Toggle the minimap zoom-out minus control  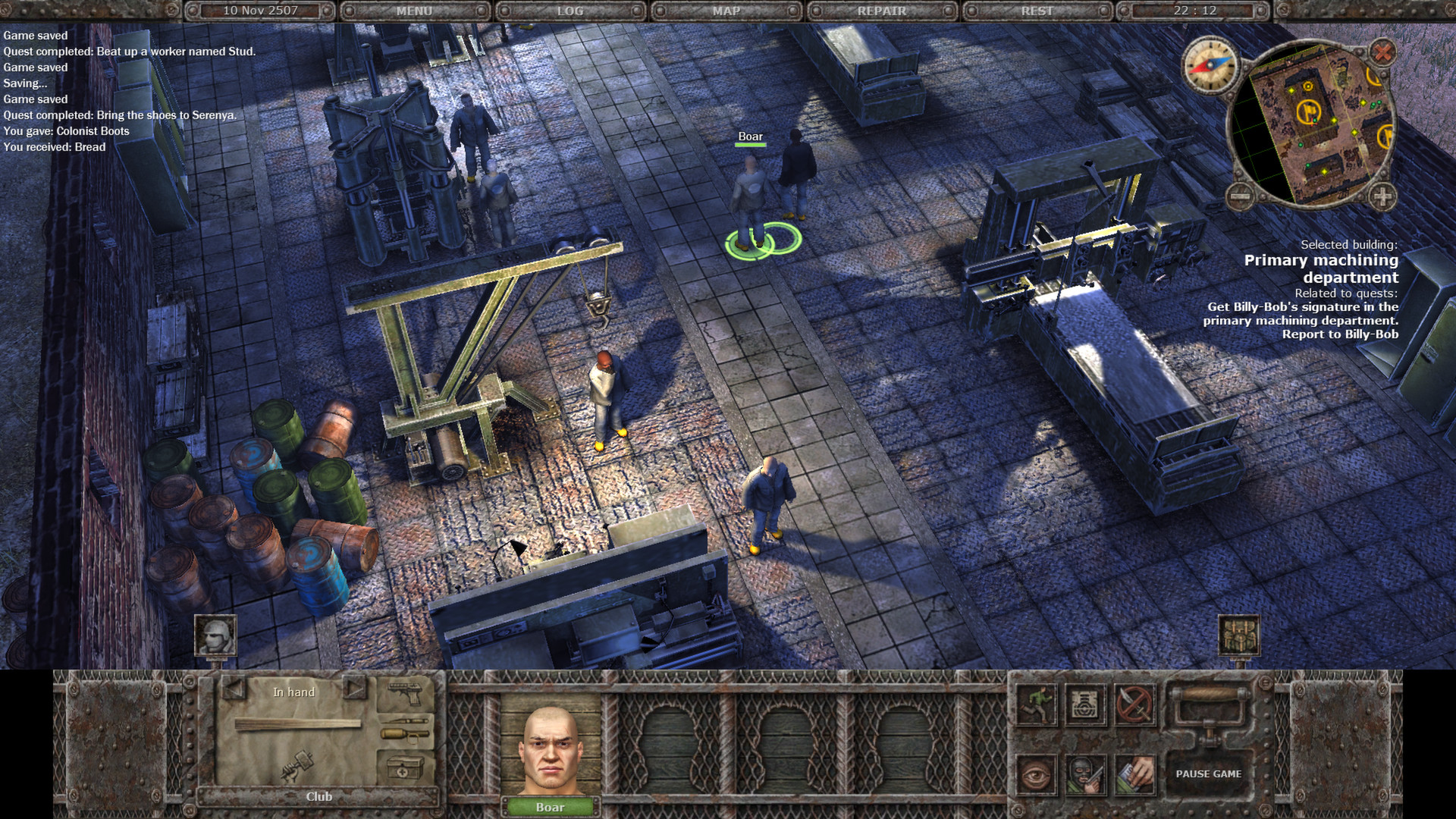click(x=1241, y=195)
